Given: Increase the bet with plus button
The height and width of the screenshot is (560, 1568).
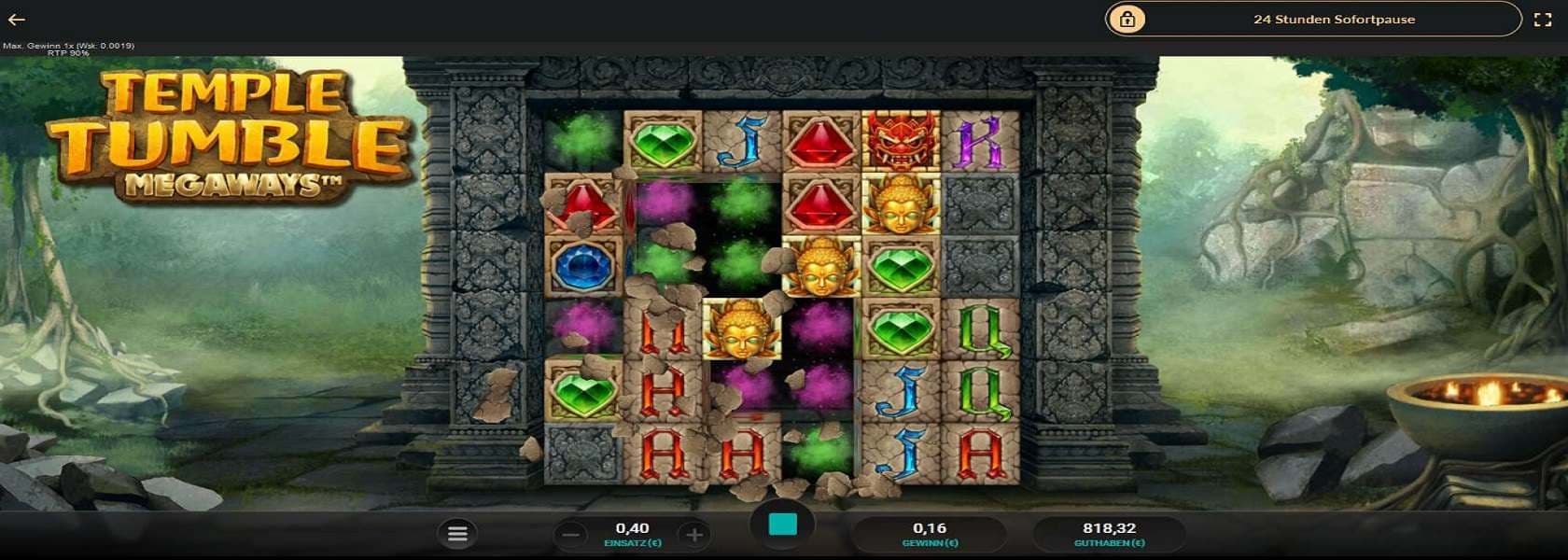Looking at the screenshot, I should click(693, 535).
